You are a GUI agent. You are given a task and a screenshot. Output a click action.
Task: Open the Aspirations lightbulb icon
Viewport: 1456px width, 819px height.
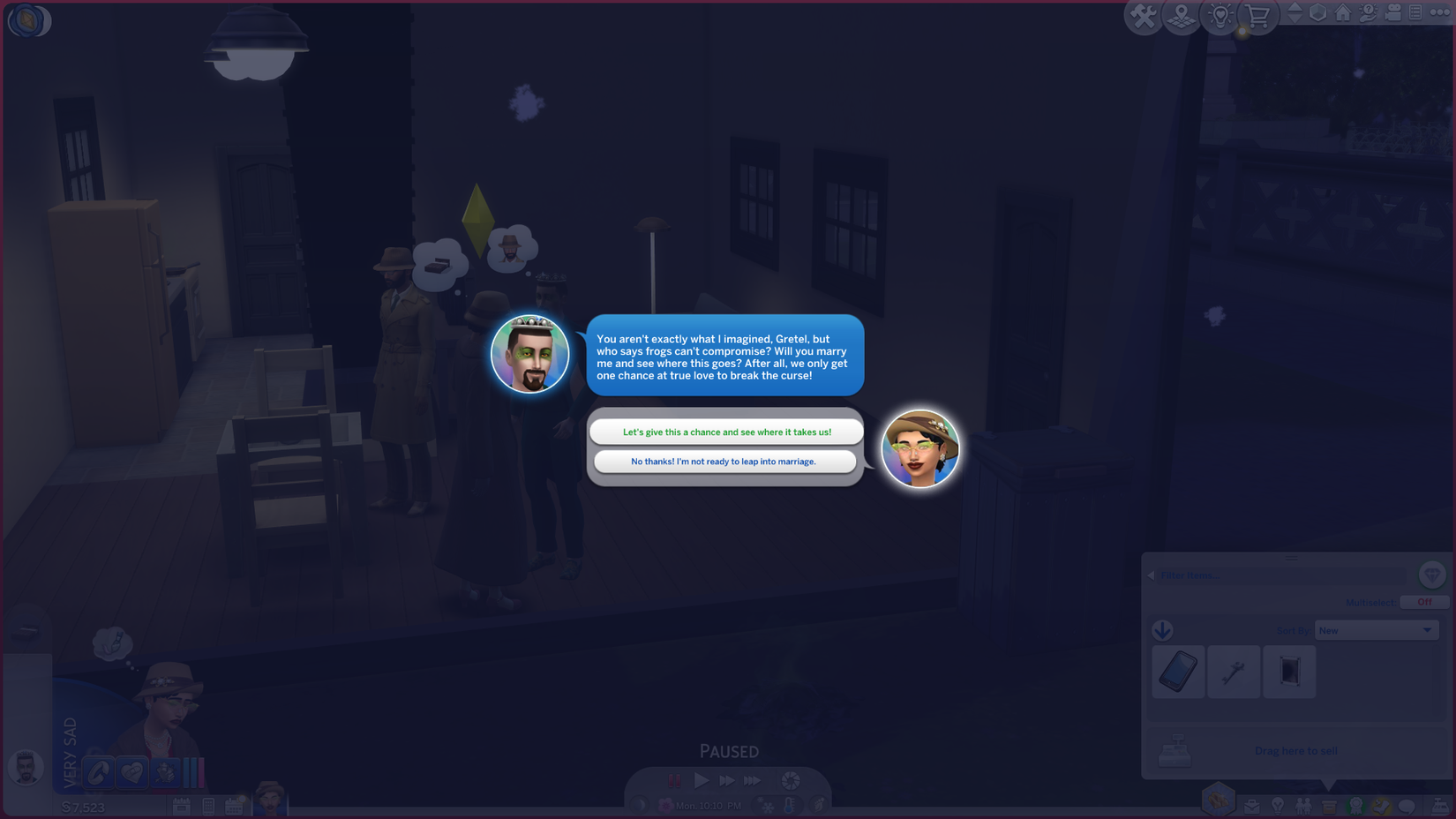(x=1276, y=804)
